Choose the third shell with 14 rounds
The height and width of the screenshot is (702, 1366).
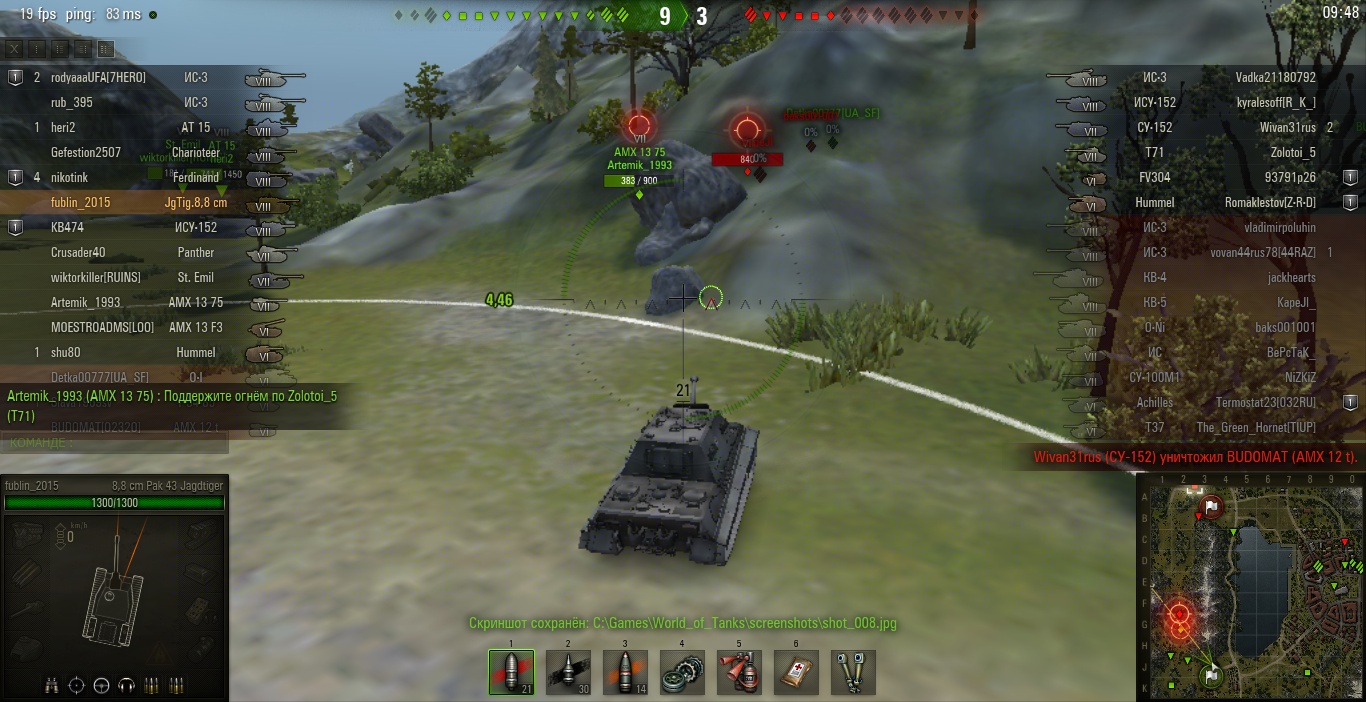pyautogui.click(x=625, y=672)
